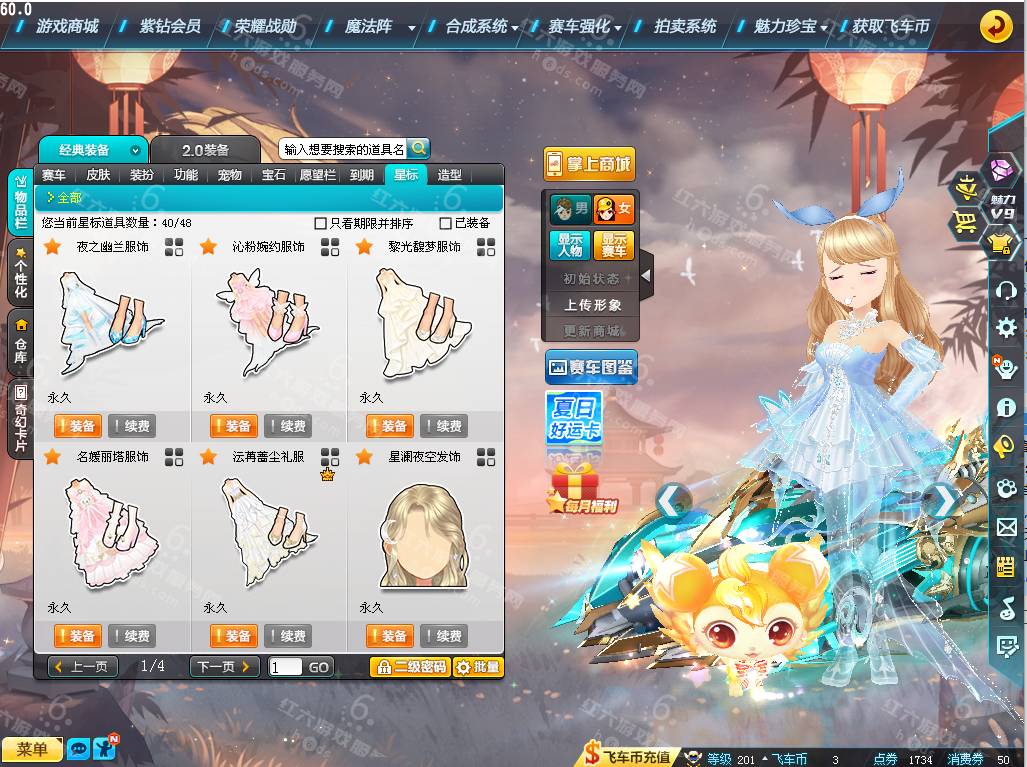
Task: Expand the 合成系统 dropdown menu
Action: coord(482,27)
